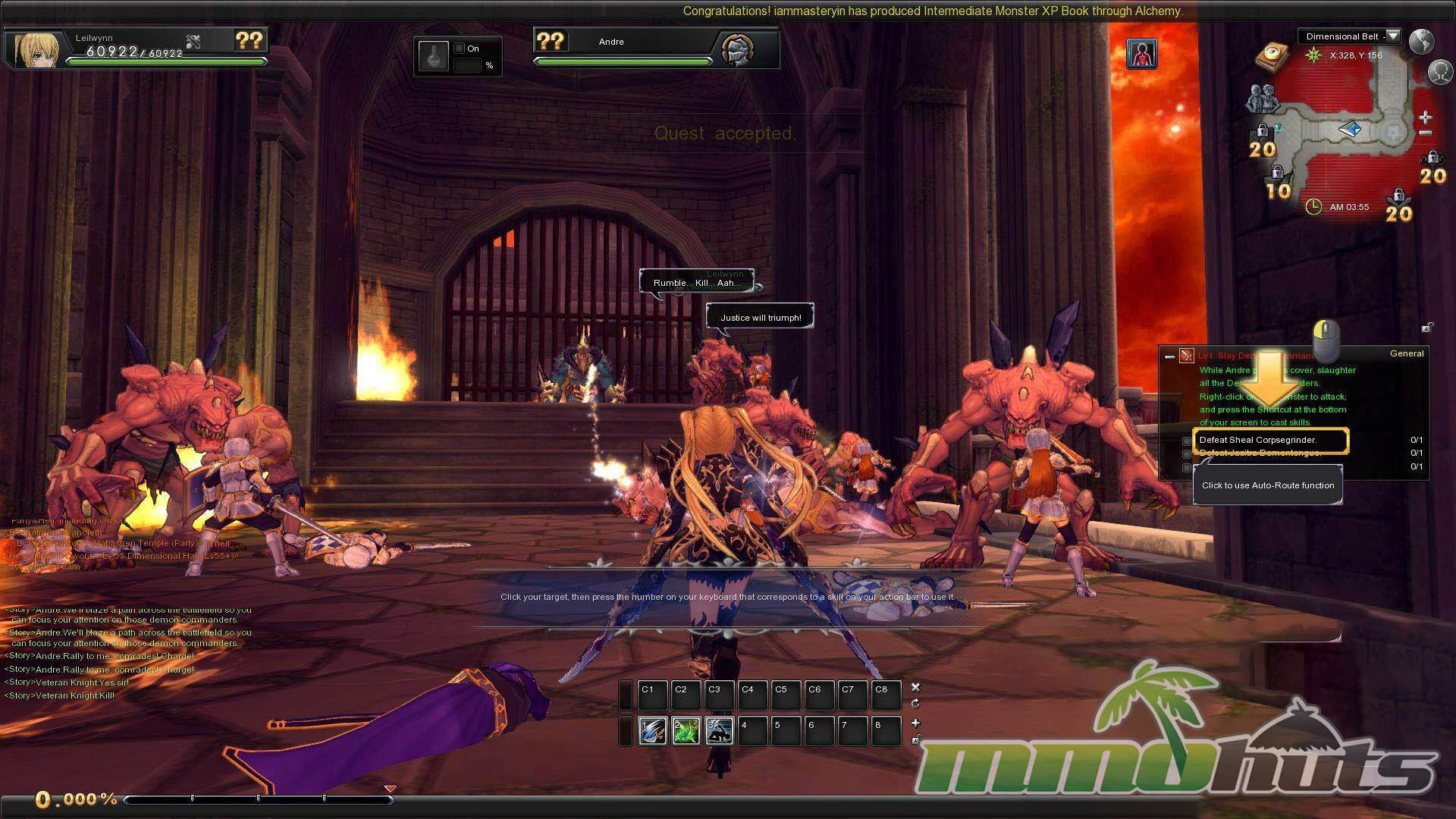Zoom out the minimap with the minus button

pyautogui.click(x=1425, y=133)
